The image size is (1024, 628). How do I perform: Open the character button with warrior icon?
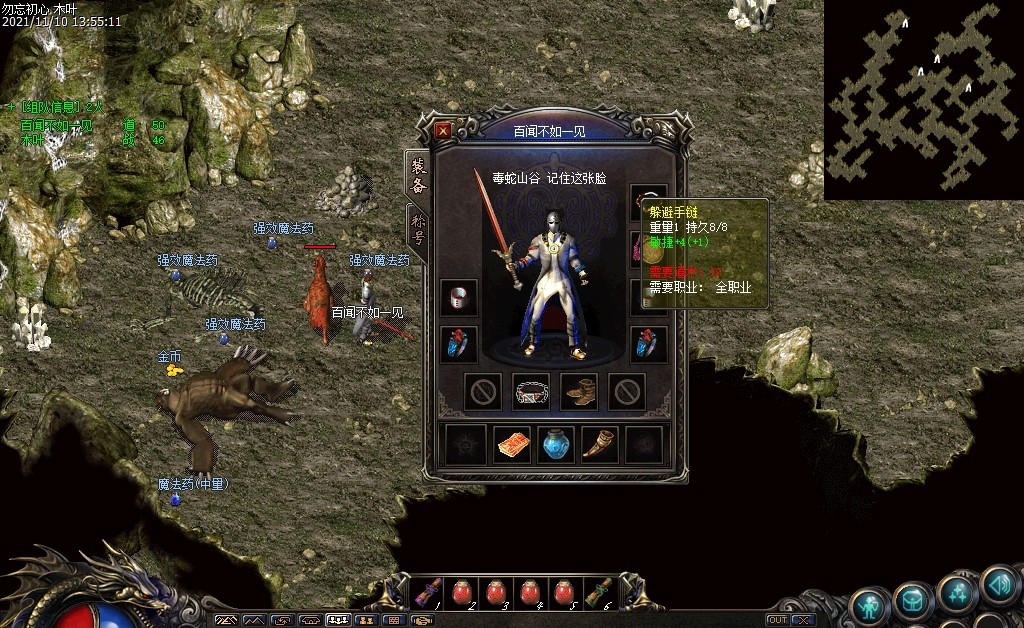[870, 604]
